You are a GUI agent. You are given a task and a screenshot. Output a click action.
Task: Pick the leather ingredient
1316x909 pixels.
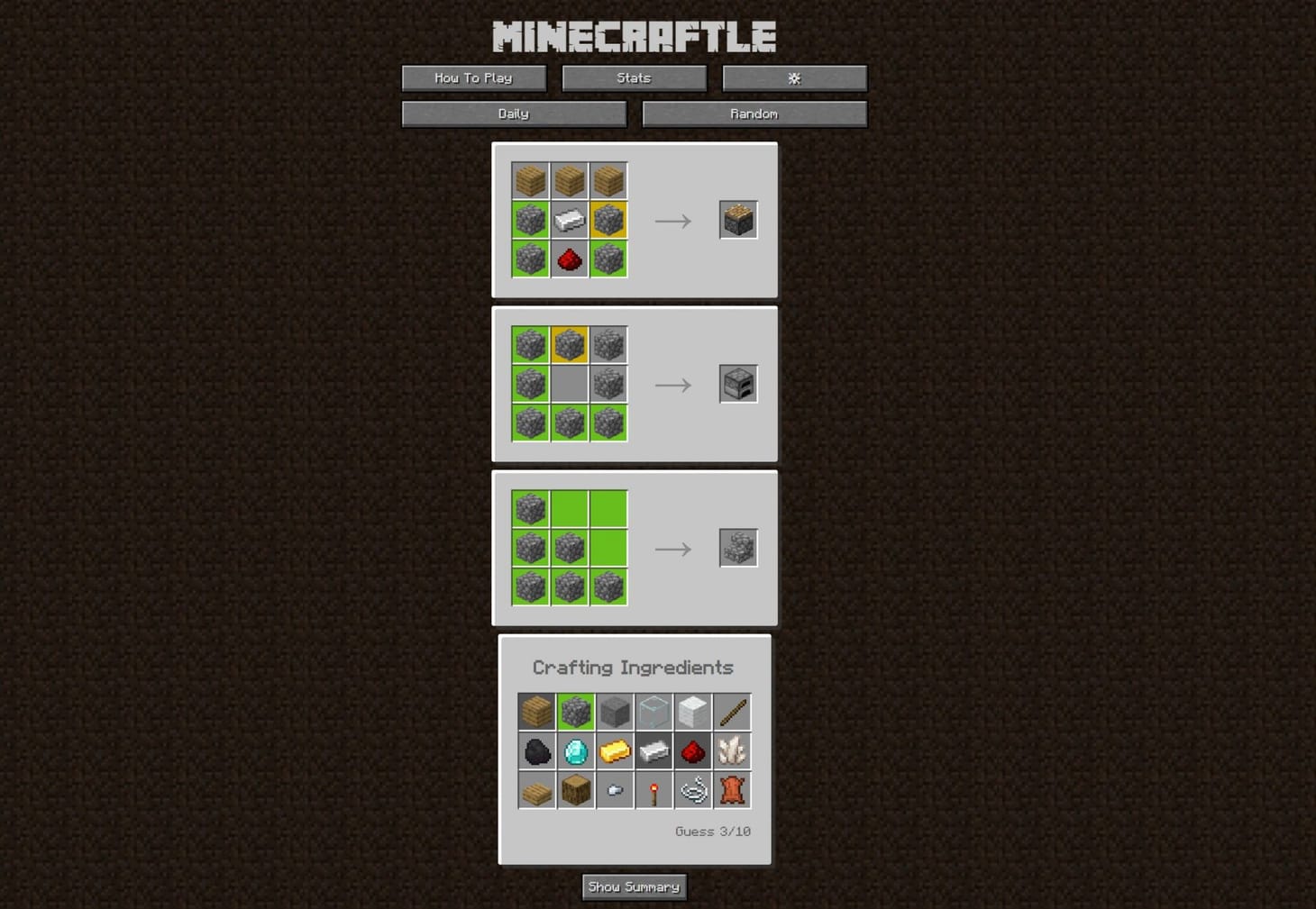click(x=730, y=790)
